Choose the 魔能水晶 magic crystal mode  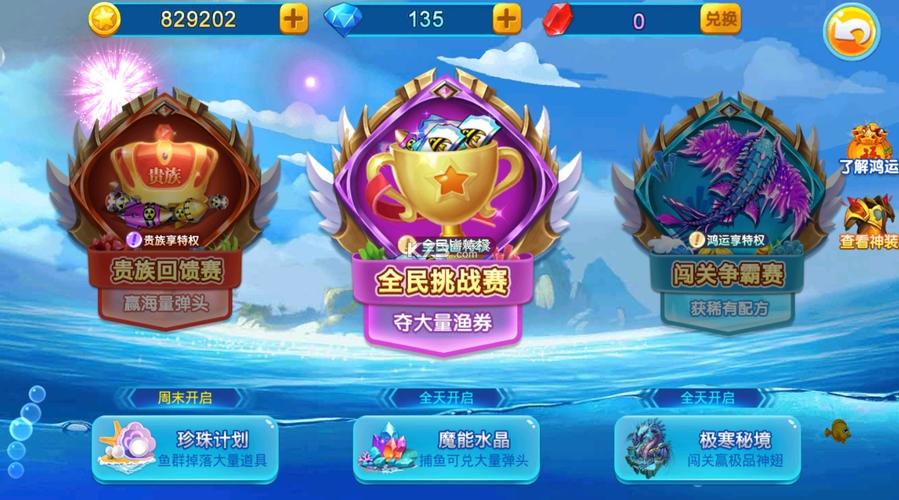446,449
